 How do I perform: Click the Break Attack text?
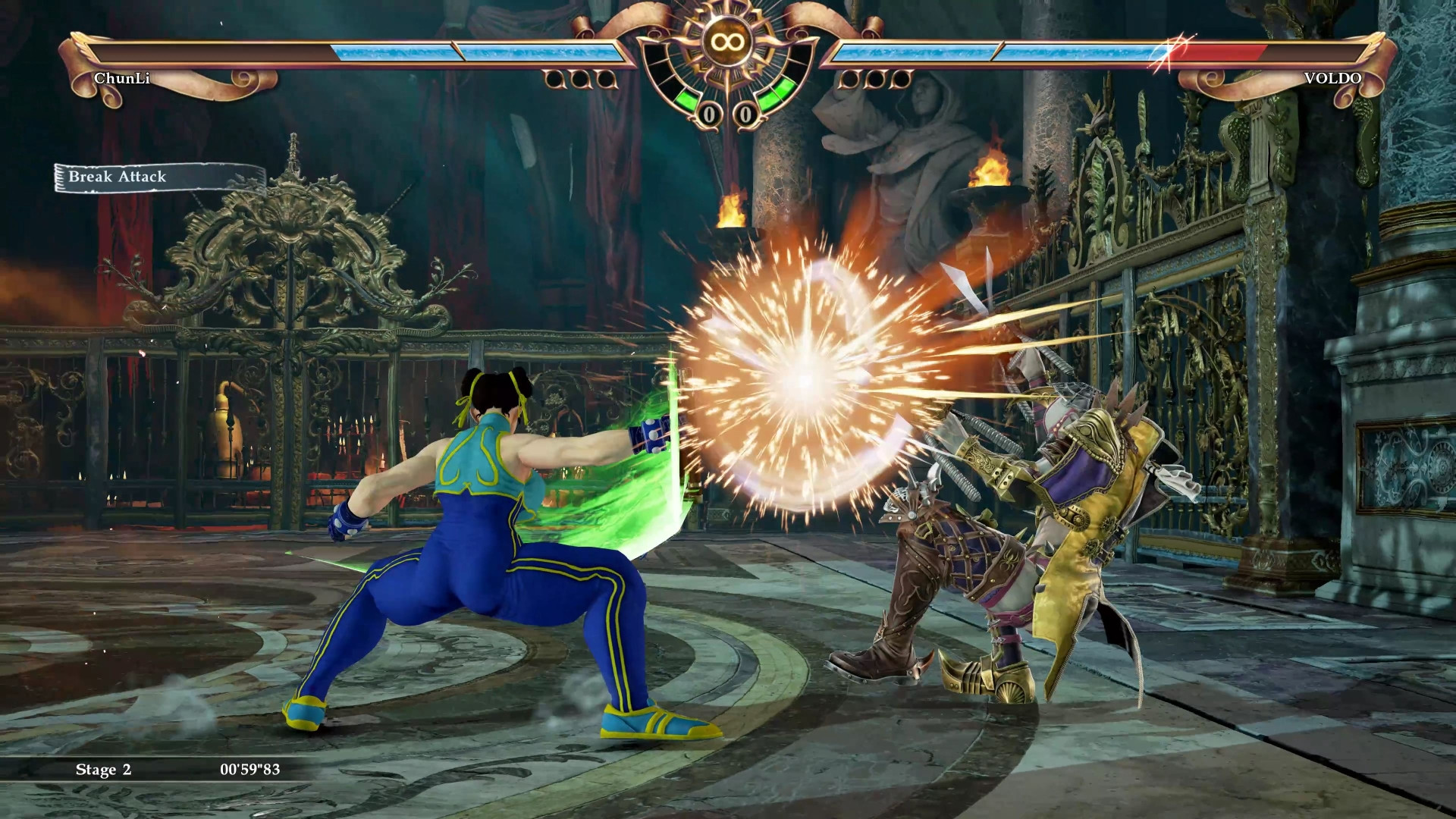[117, 177]
